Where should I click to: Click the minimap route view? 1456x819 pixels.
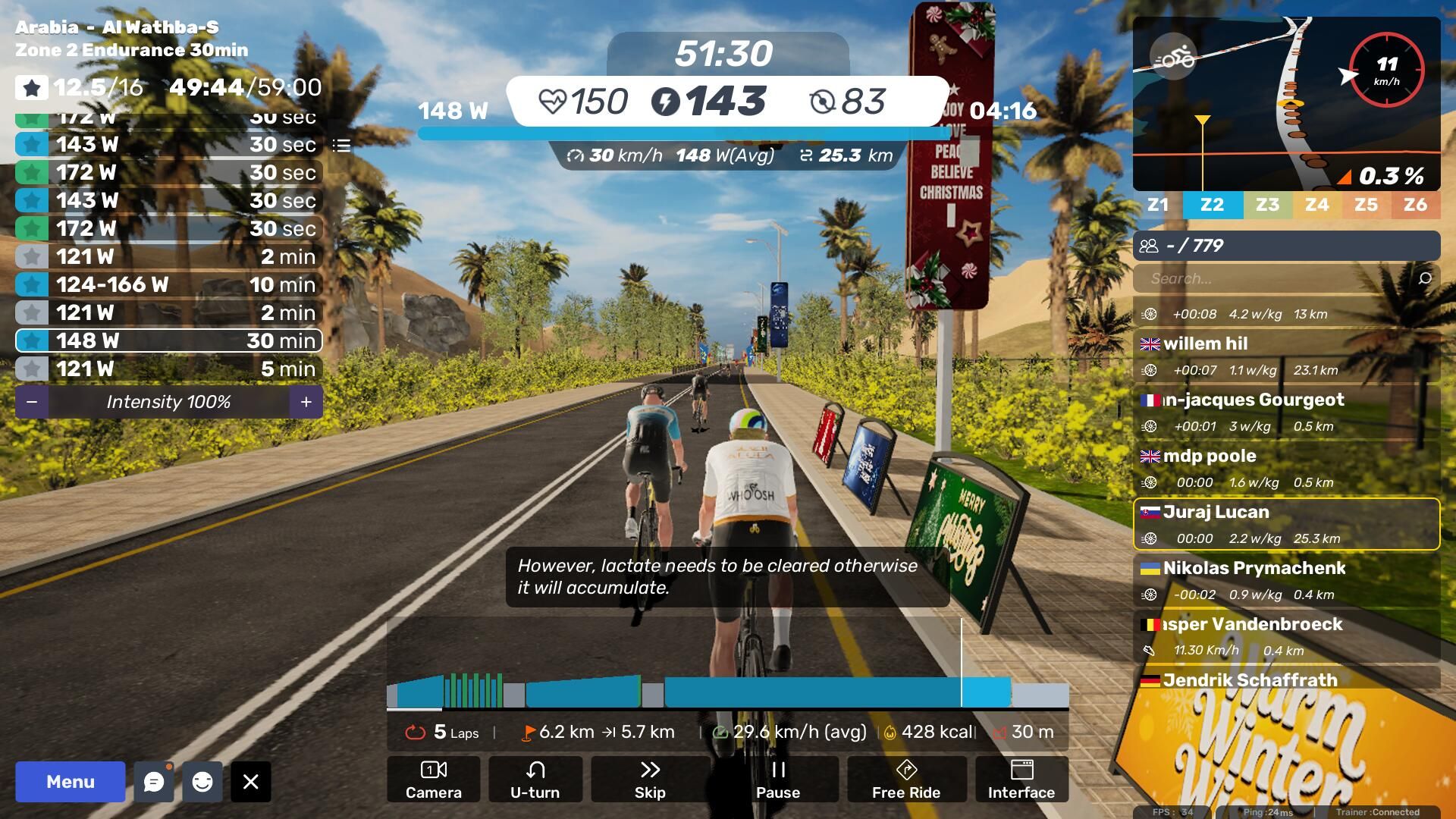(x=1286, y=104)
